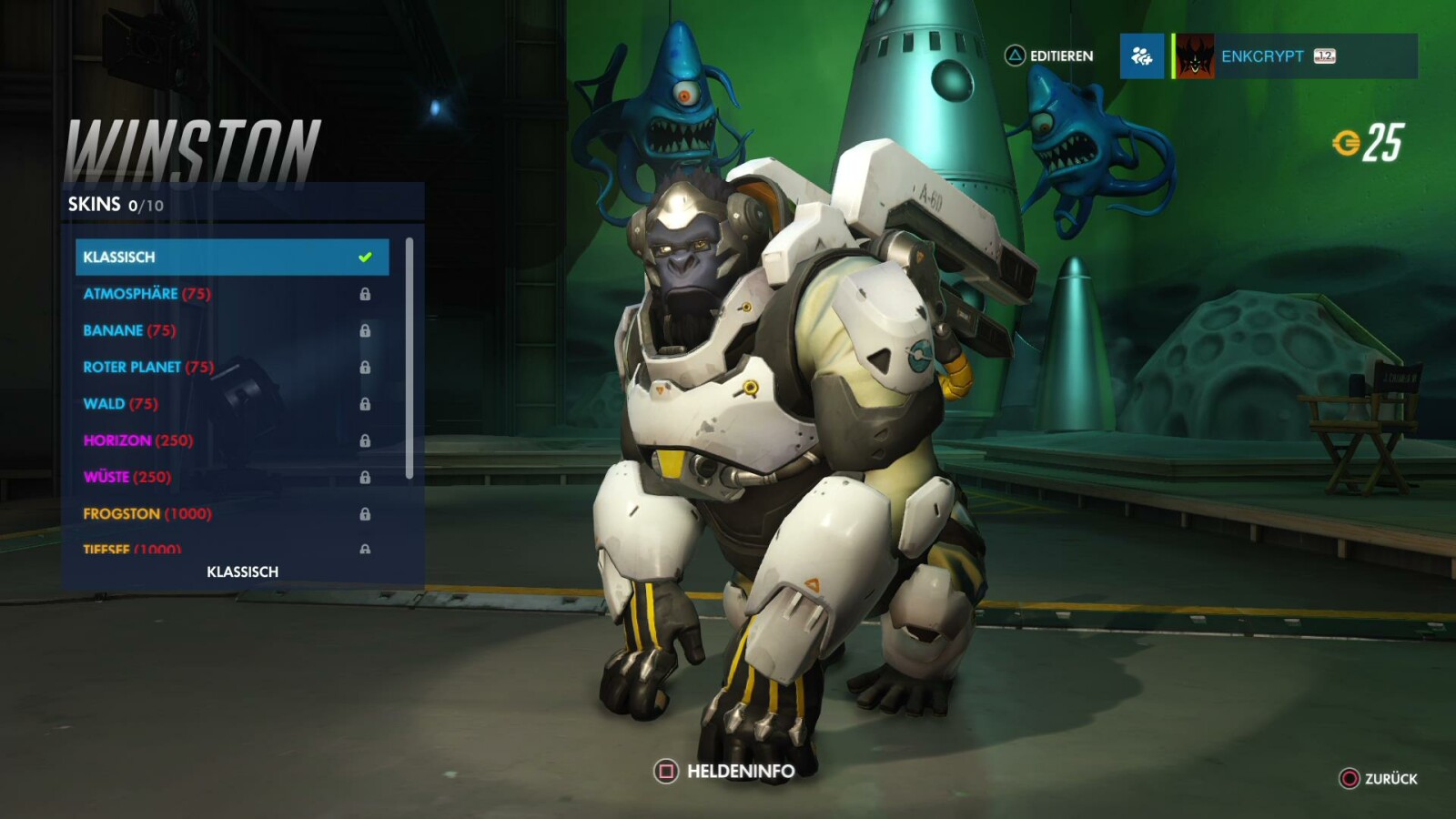Open the group icon next to the player name
The image size is (1456, 819).
[1141, 56]
